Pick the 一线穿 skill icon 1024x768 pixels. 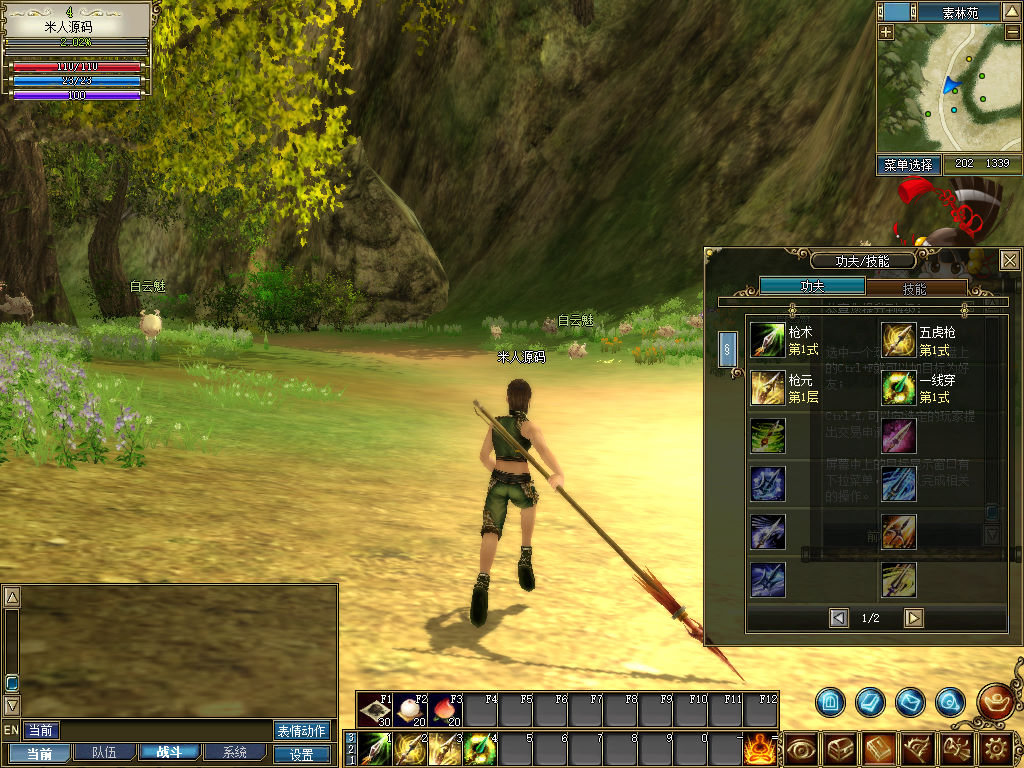coord(898,388)
